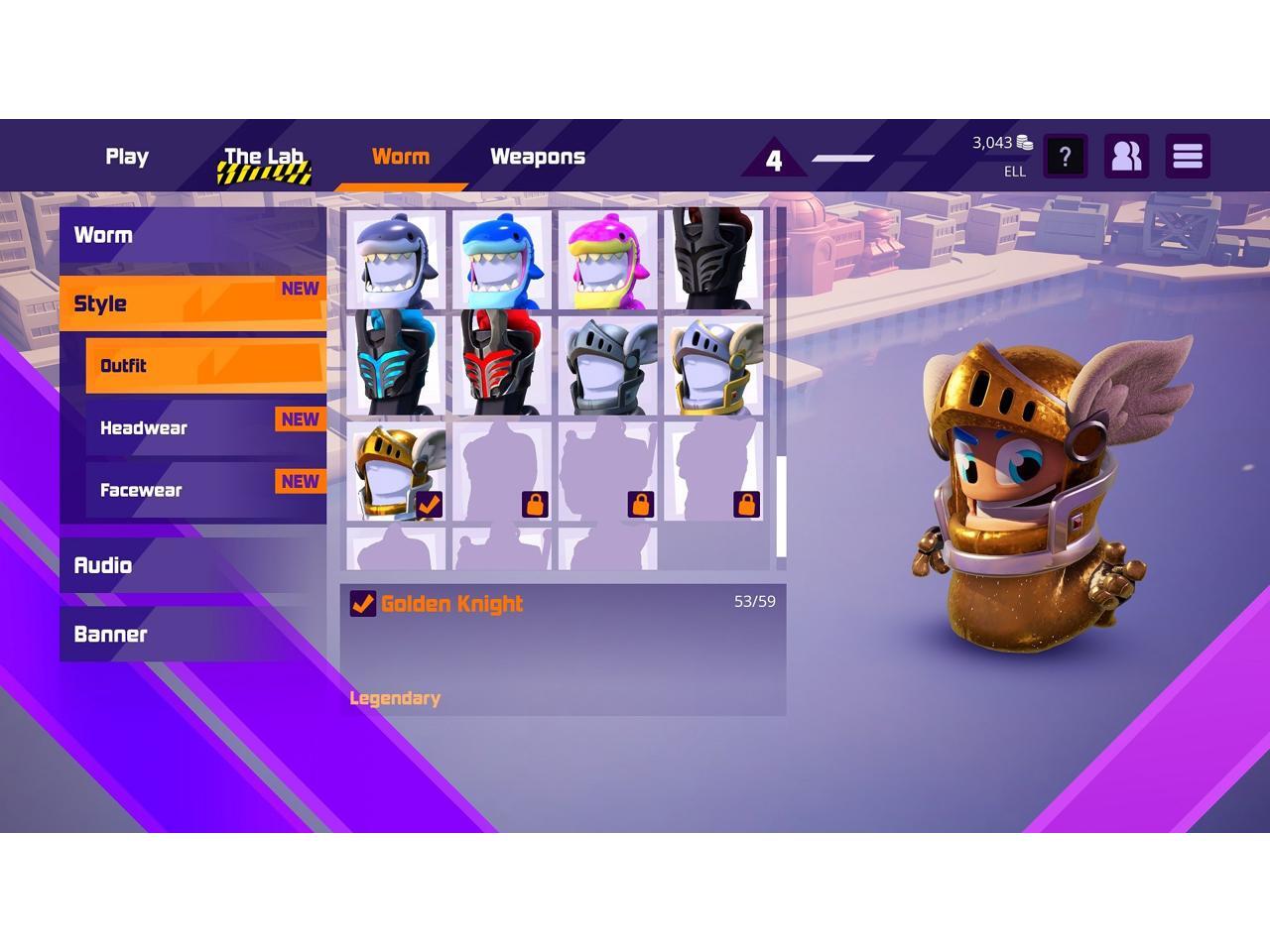The image size is (1270, 952).
Task: Open the Headwear subcategory
Action: point(205,427)
